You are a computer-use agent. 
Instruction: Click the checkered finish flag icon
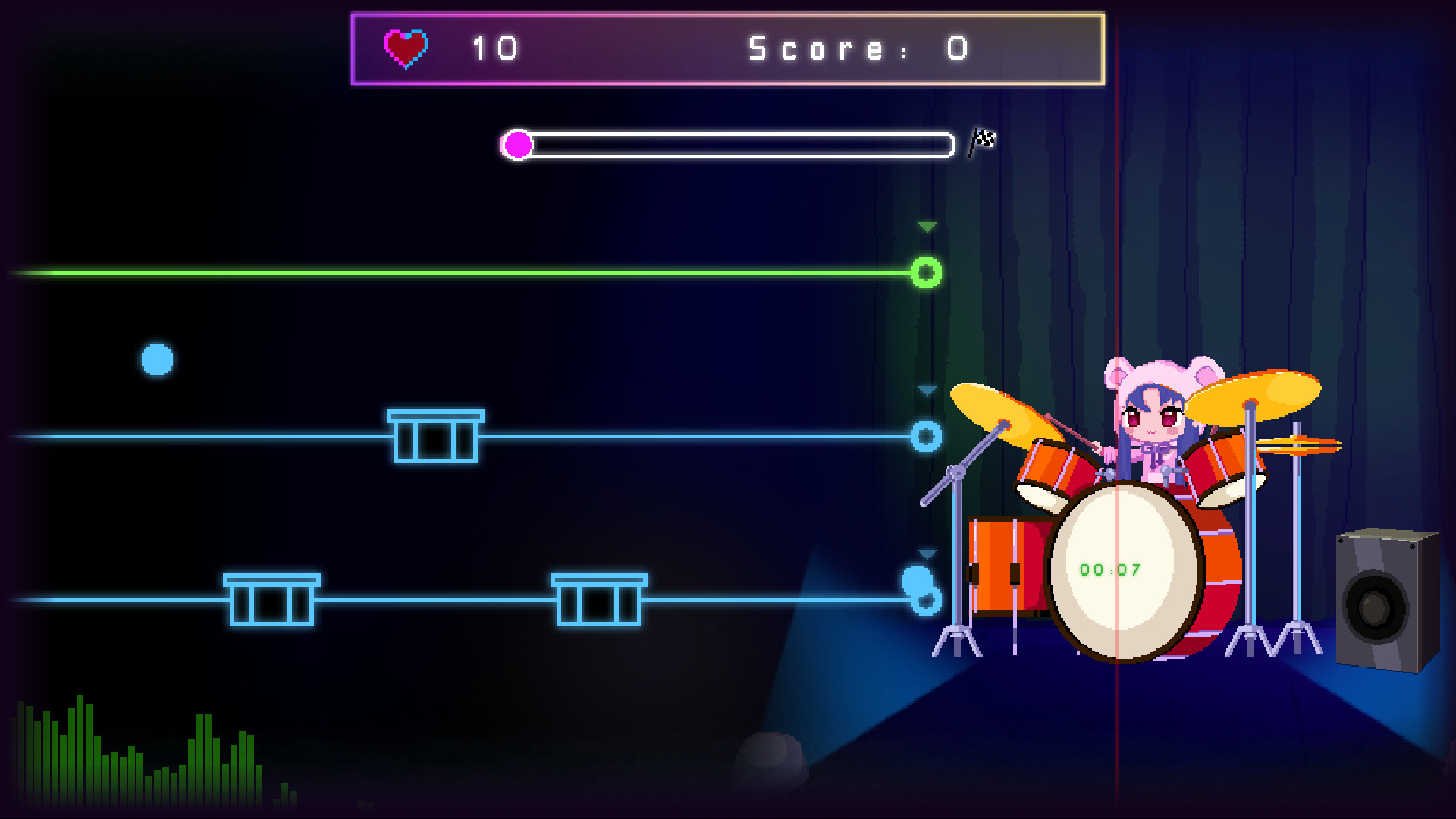point(983,140)
